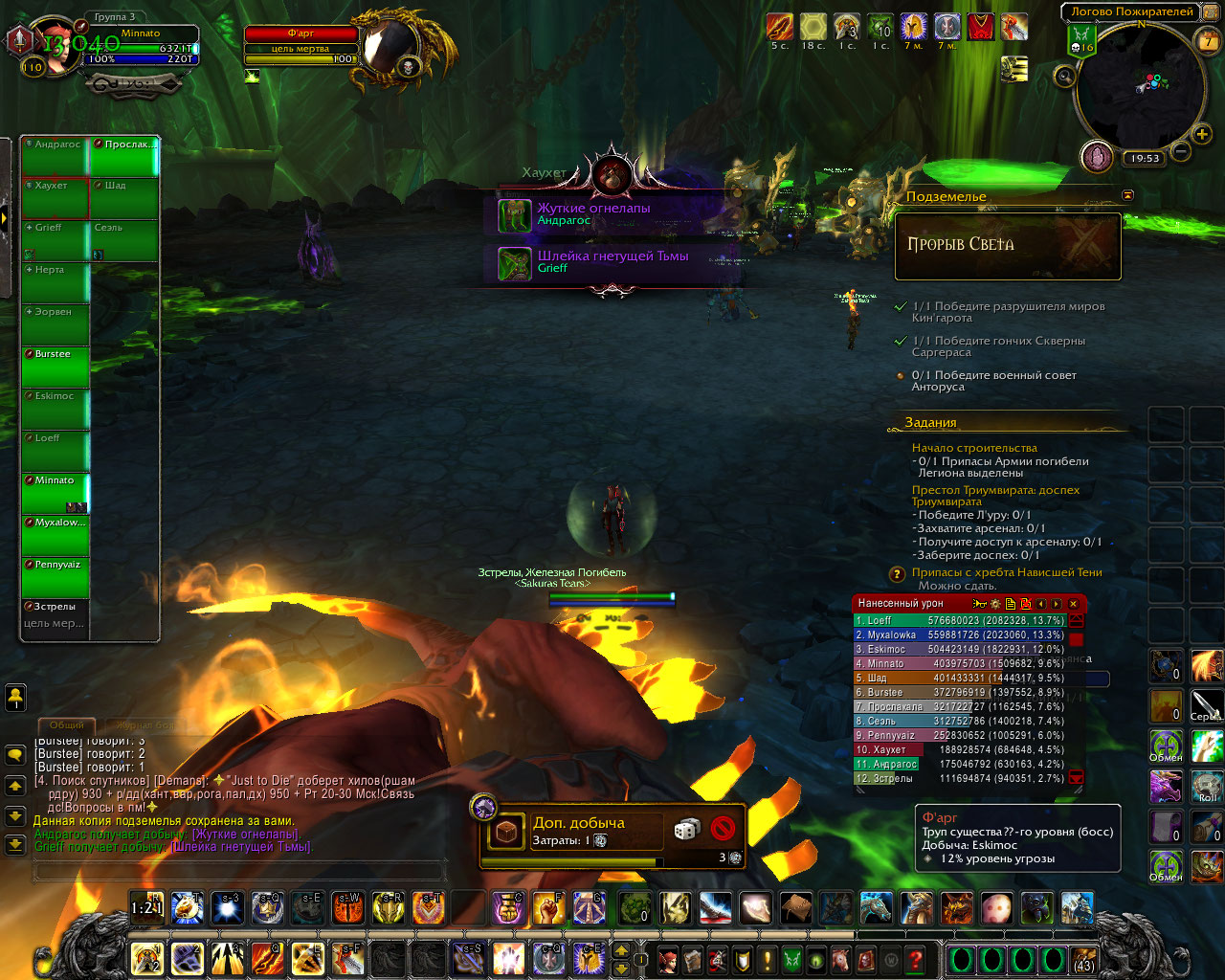Roll the dice for bonus loot

click(x=686, y=829)
